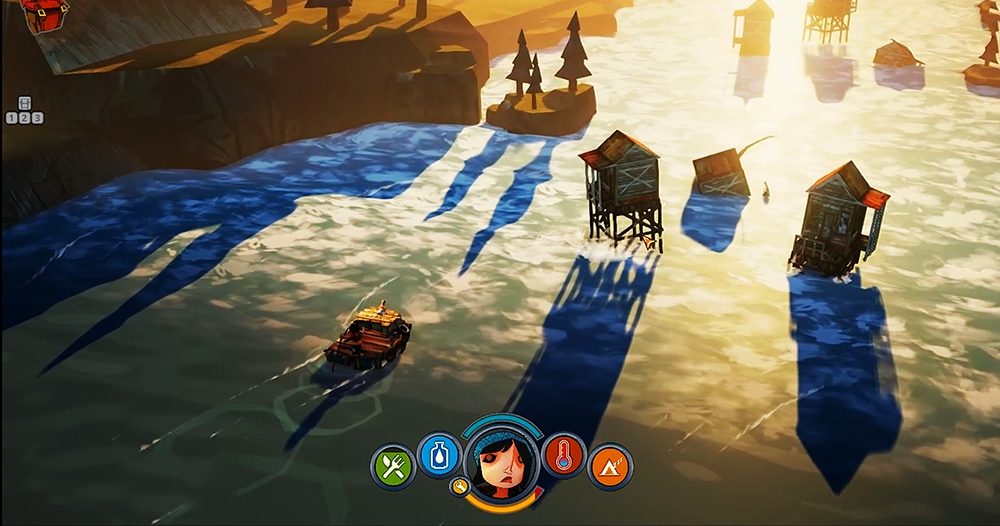1000x526 pixels.
Task: Open the red backpack inventory
Action: [44, 14]
